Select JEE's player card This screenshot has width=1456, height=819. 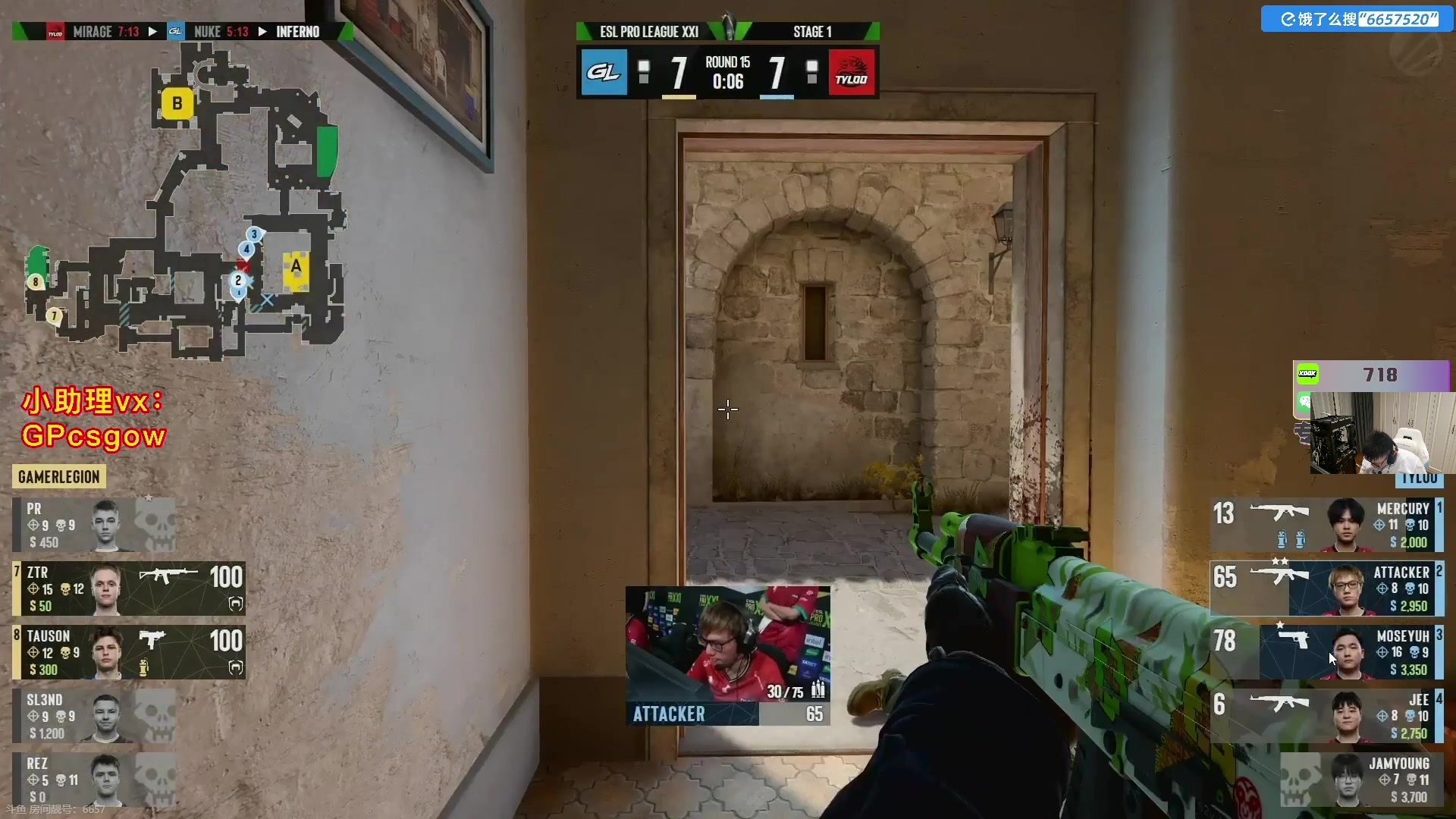click(1327, 716)
